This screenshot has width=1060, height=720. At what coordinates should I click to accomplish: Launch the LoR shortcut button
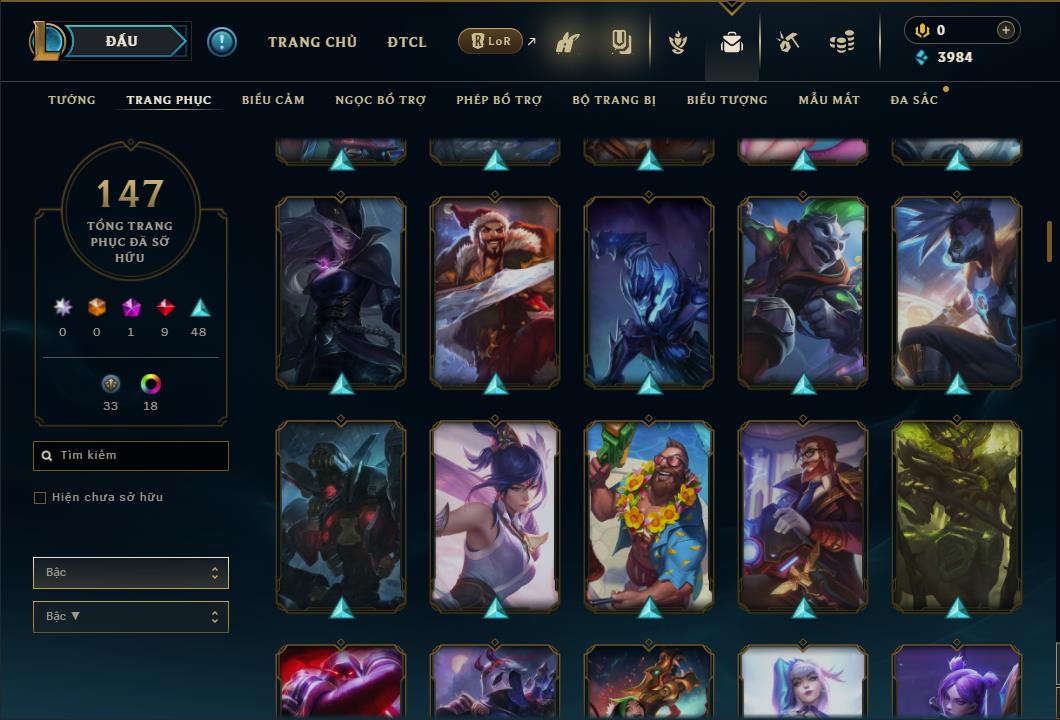pyautogui.click(x=490, y=42)
